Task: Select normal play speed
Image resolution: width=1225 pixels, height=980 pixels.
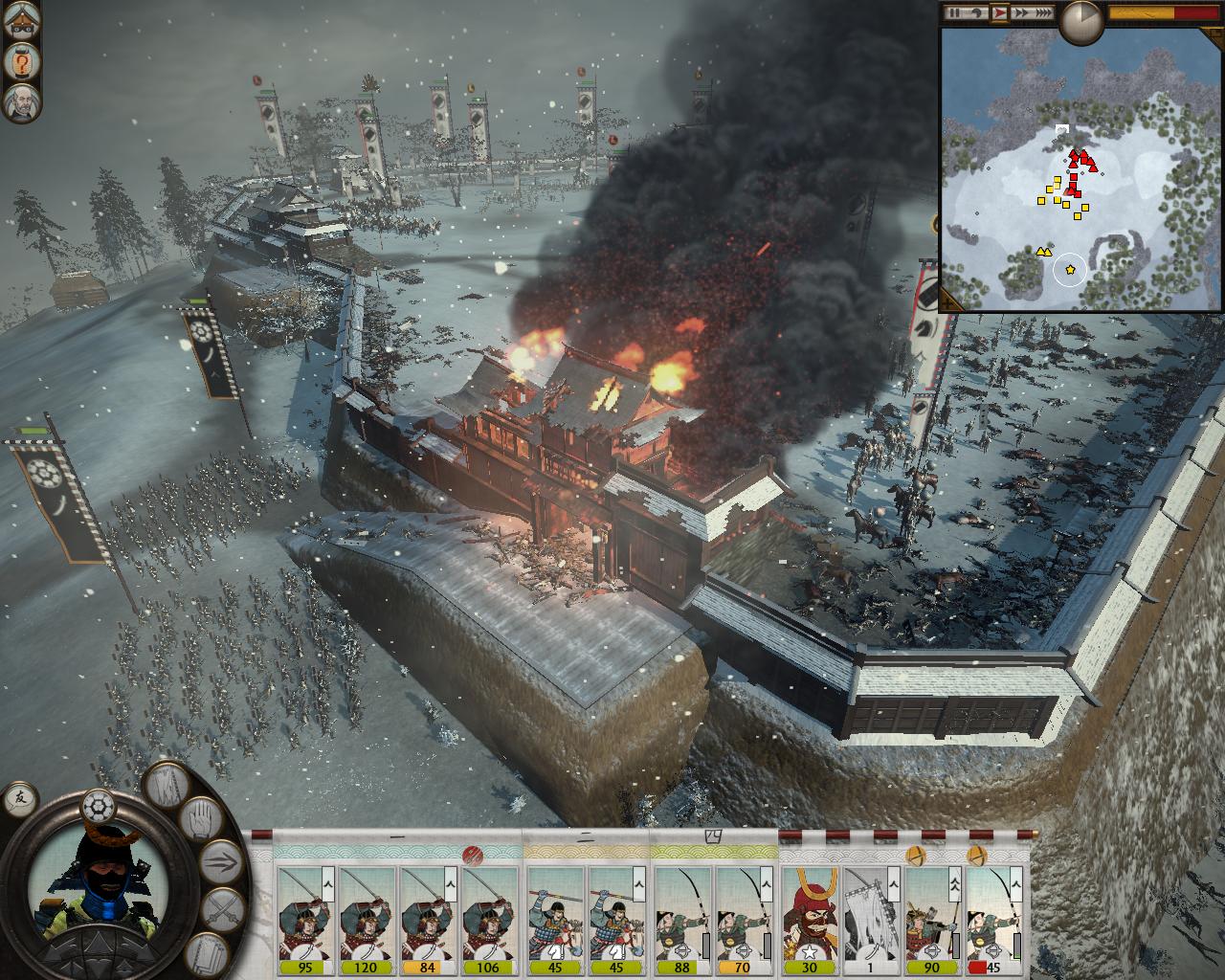Action: click(x=1000, y=13)
